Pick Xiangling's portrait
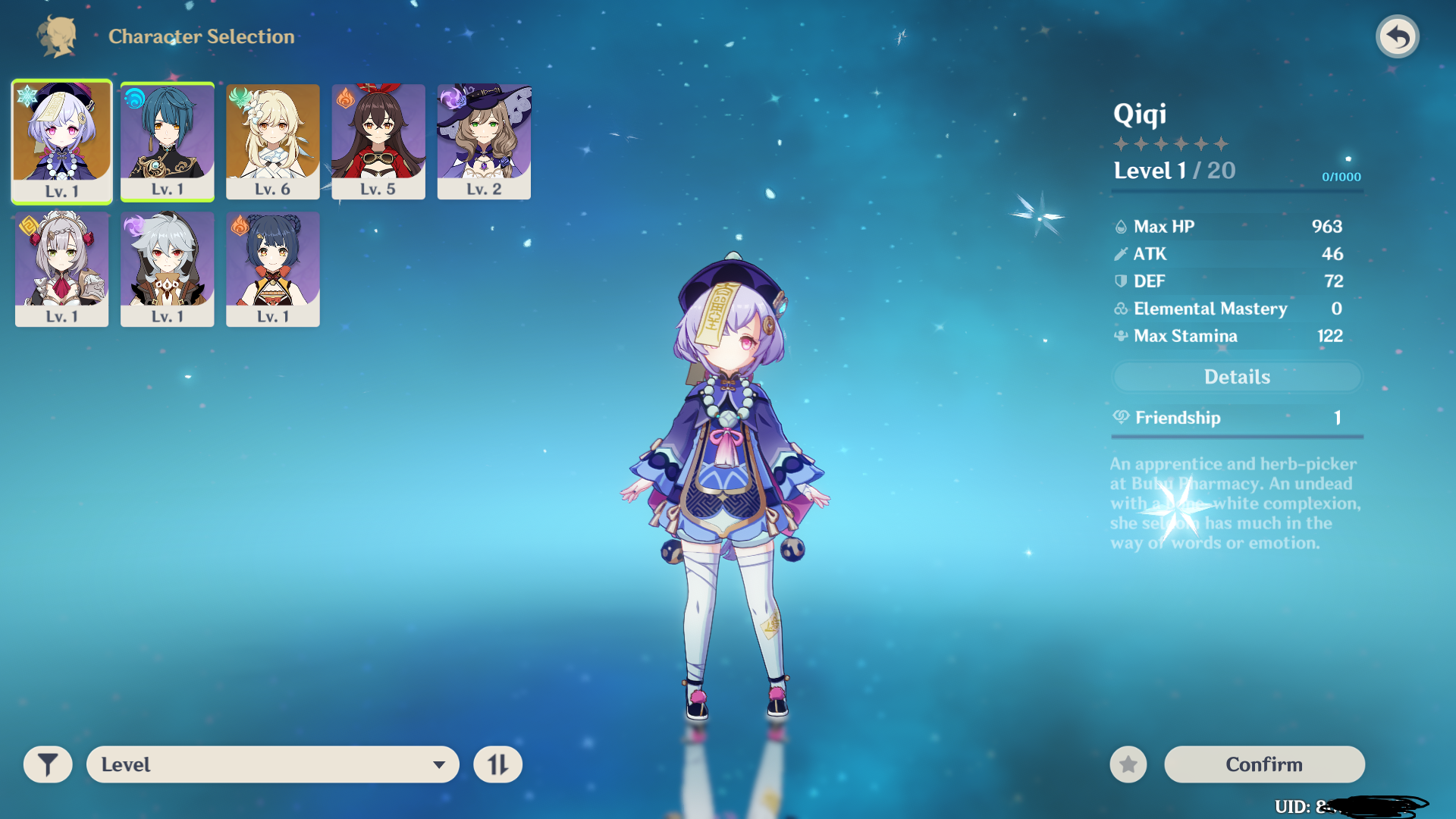The height and width of the screenshot is (819, 1456). click(272, 268)
